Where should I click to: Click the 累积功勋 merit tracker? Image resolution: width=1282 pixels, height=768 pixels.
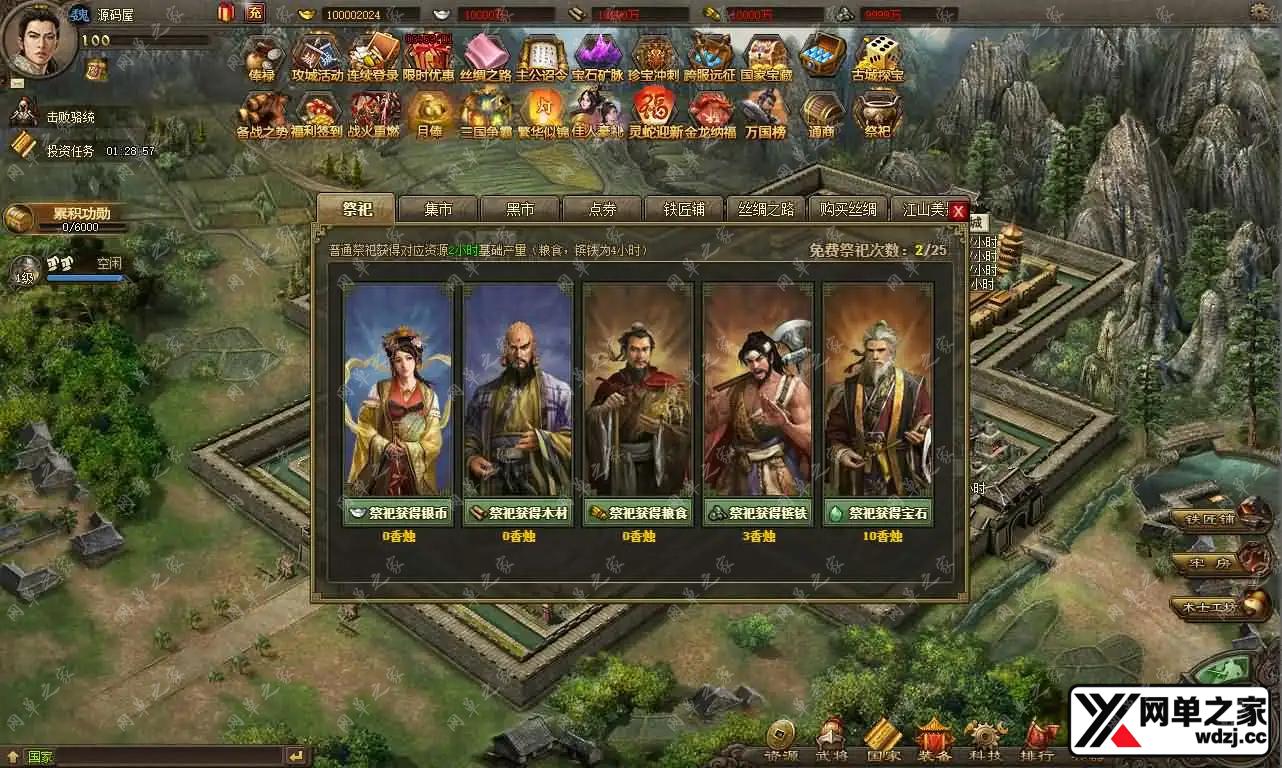(68, 218)
